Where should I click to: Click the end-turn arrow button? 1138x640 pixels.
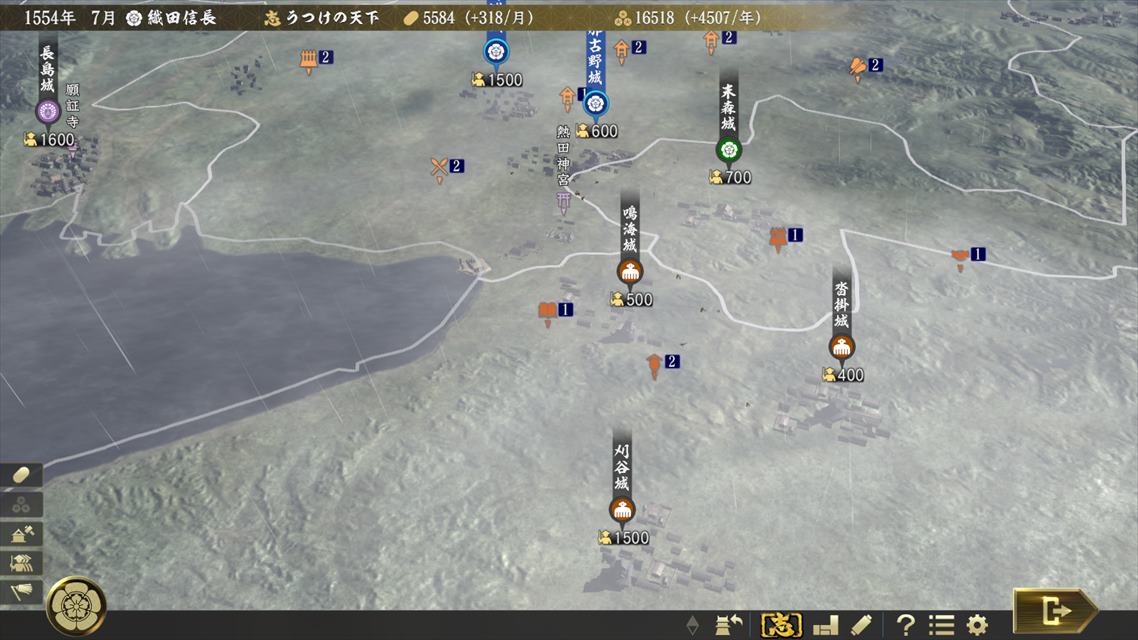pyautogui.click(x=1056, y=610)
